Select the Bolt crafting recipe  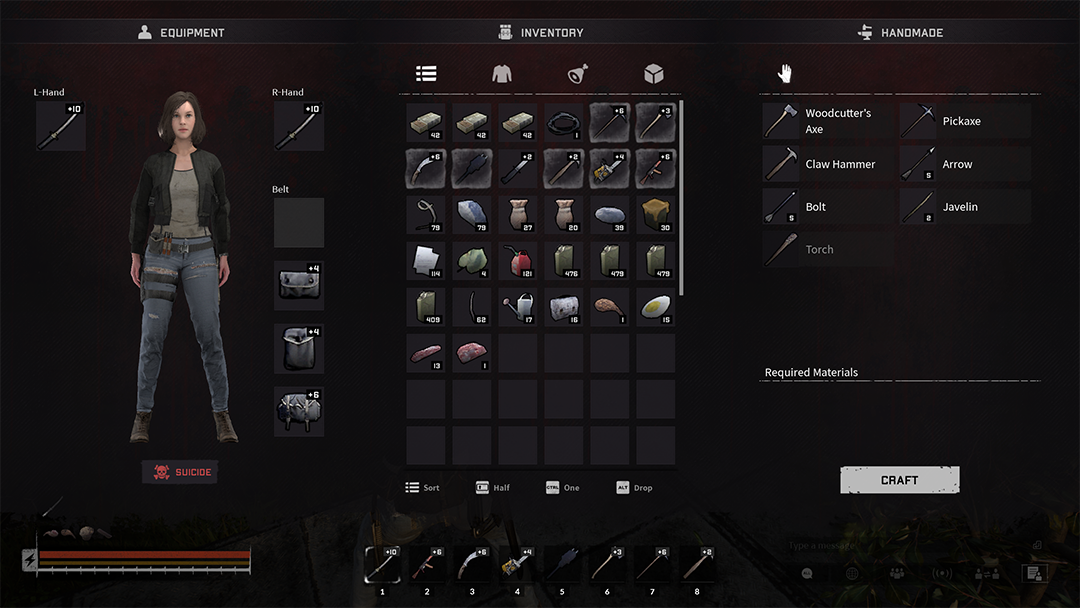(827, 207)
